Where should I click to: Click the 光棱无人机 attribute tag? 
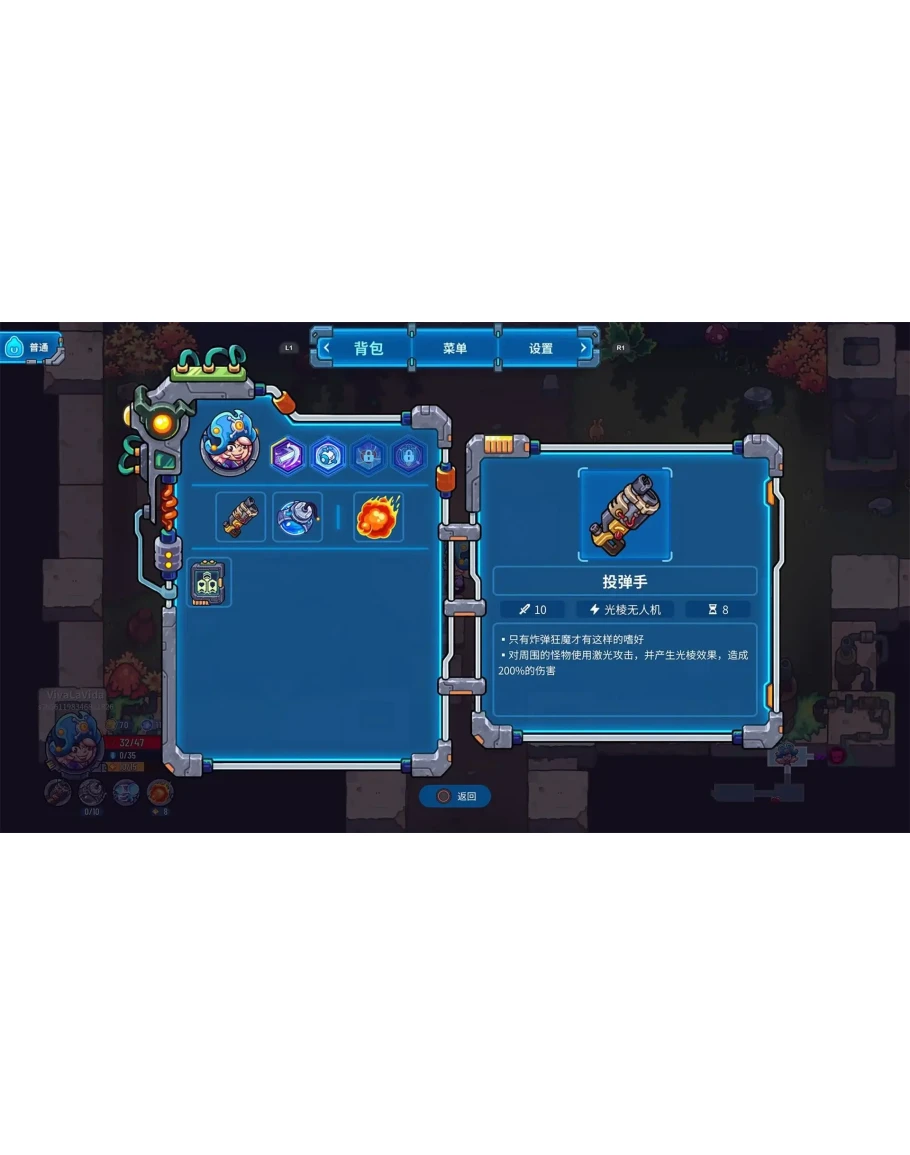(625, 609)
